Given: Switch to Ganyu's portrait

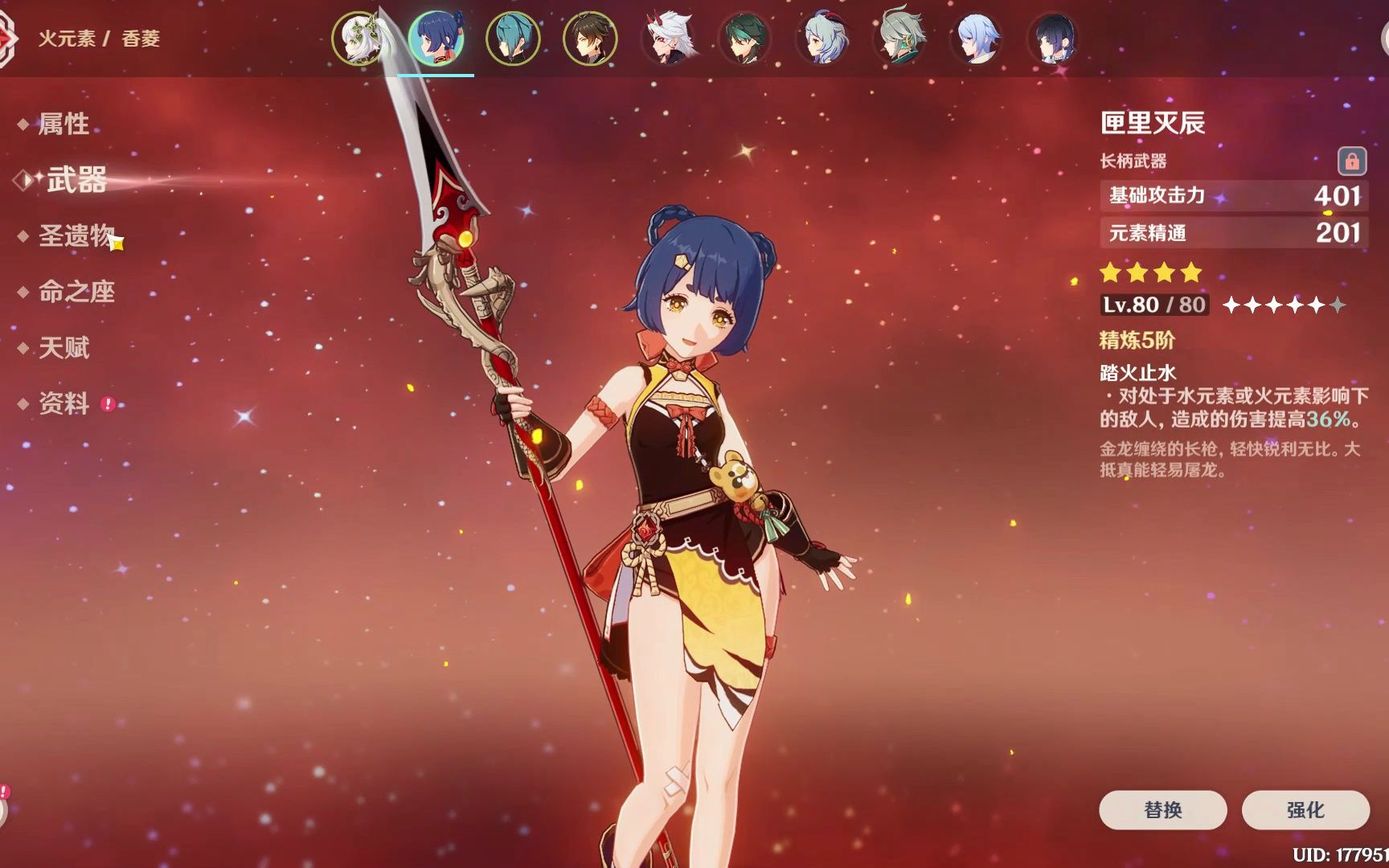Looking at the screenshot, I should [822, 39].
